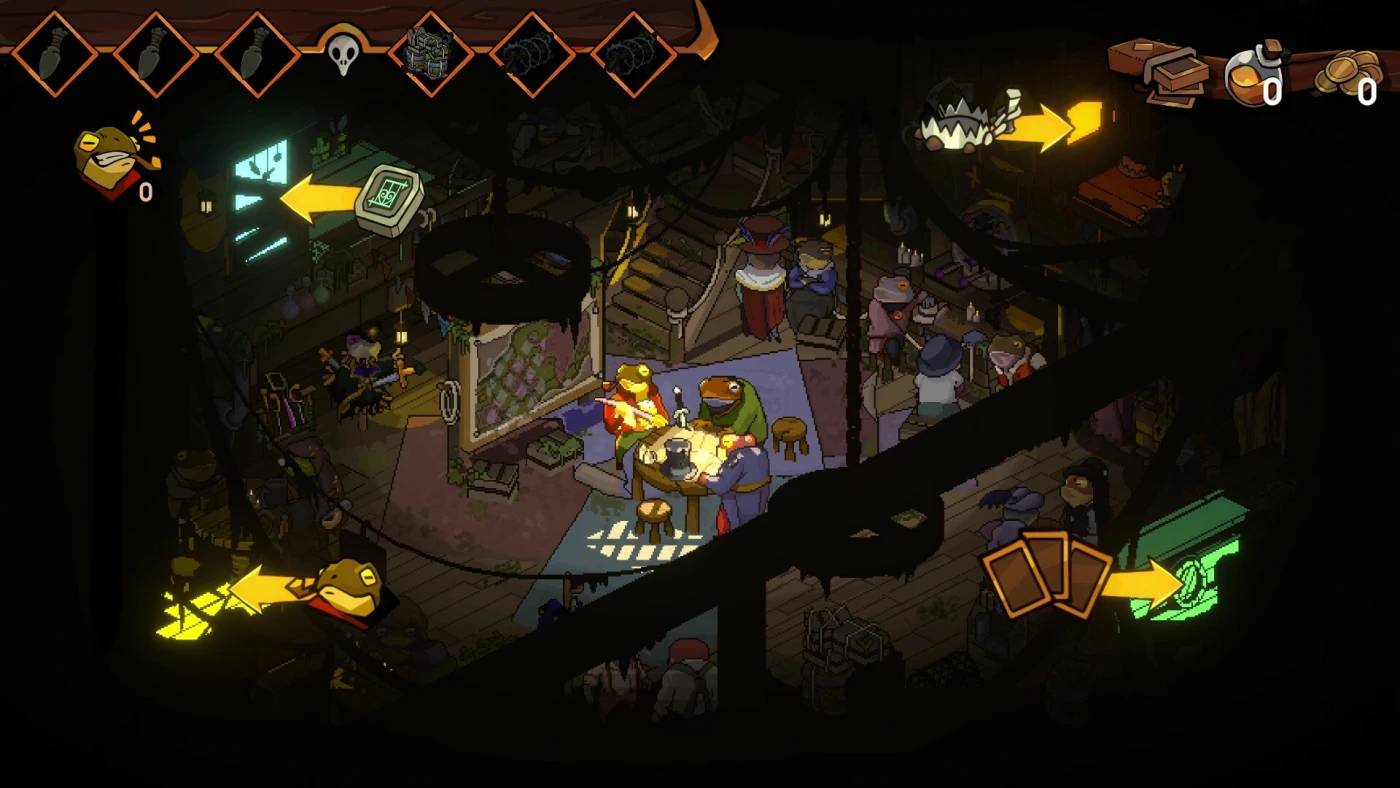Select the frog head arrow
Screen dimensions: 1400x788
pos(268,588)
